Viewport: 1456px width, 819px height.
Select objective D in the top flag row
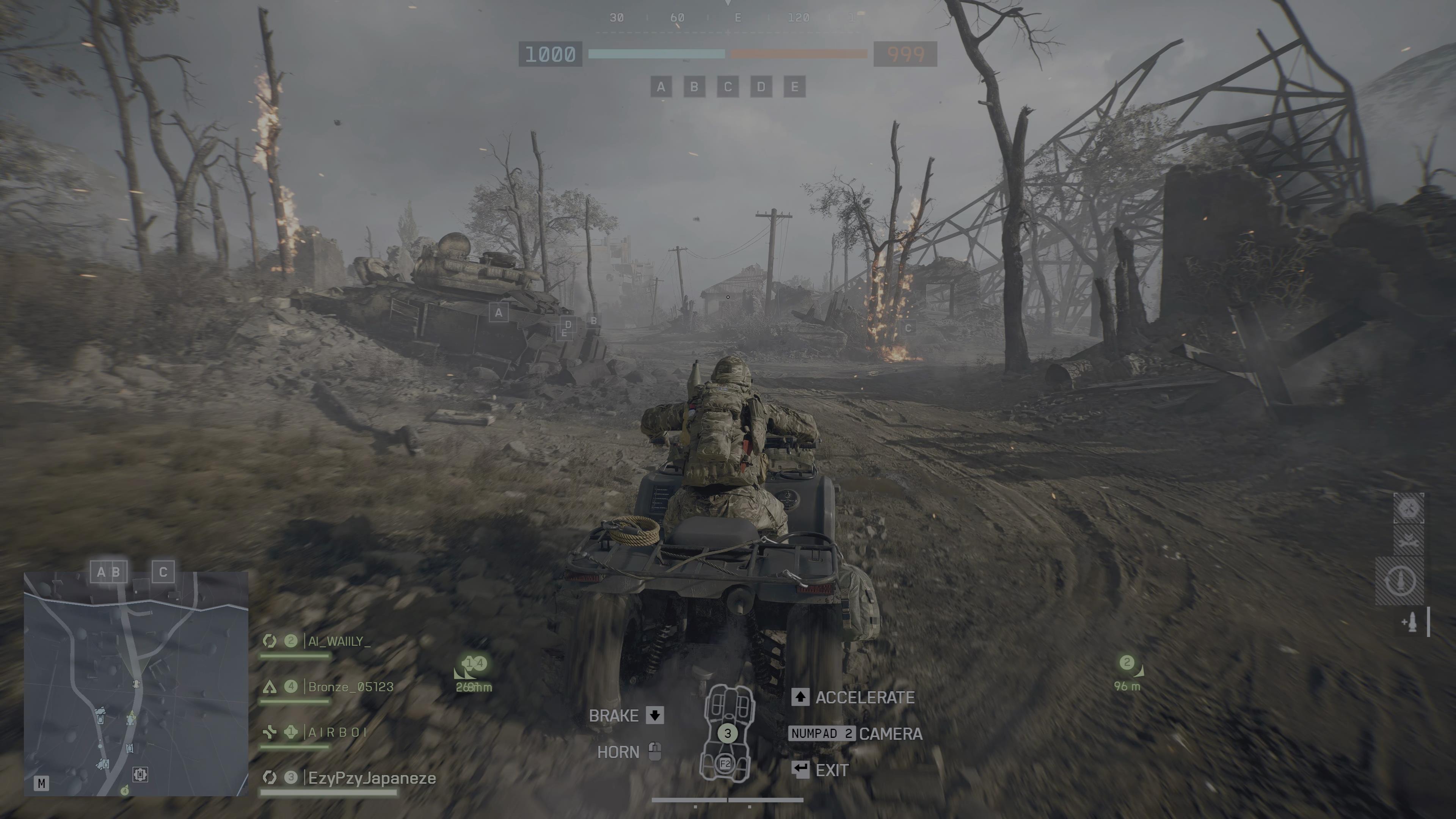click(x=761, y=87)
